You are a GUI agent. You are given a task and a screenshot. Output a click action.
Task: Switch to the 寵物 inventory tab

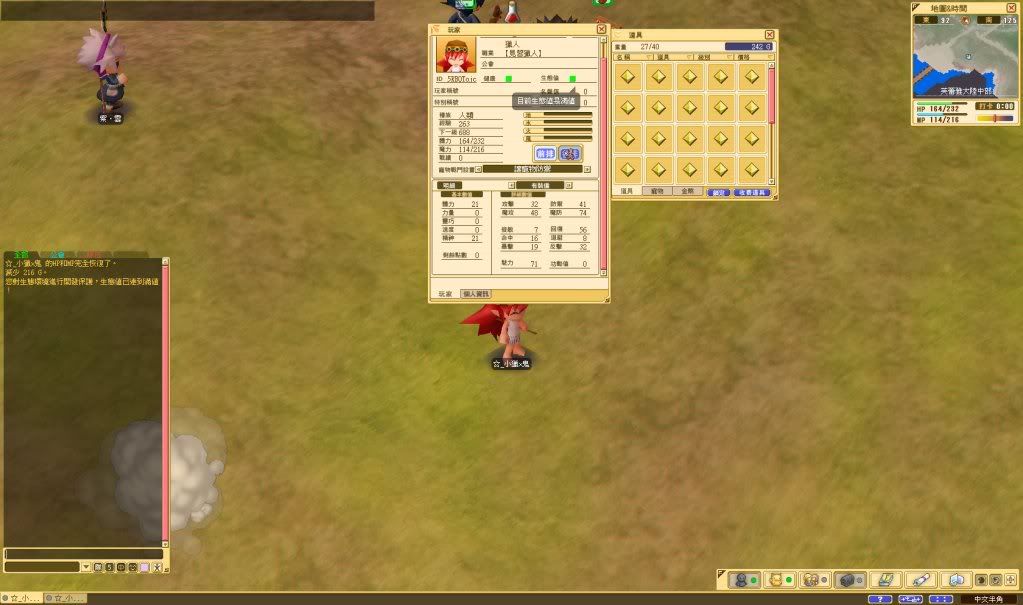pyautogui.click(x=657, y=191)
